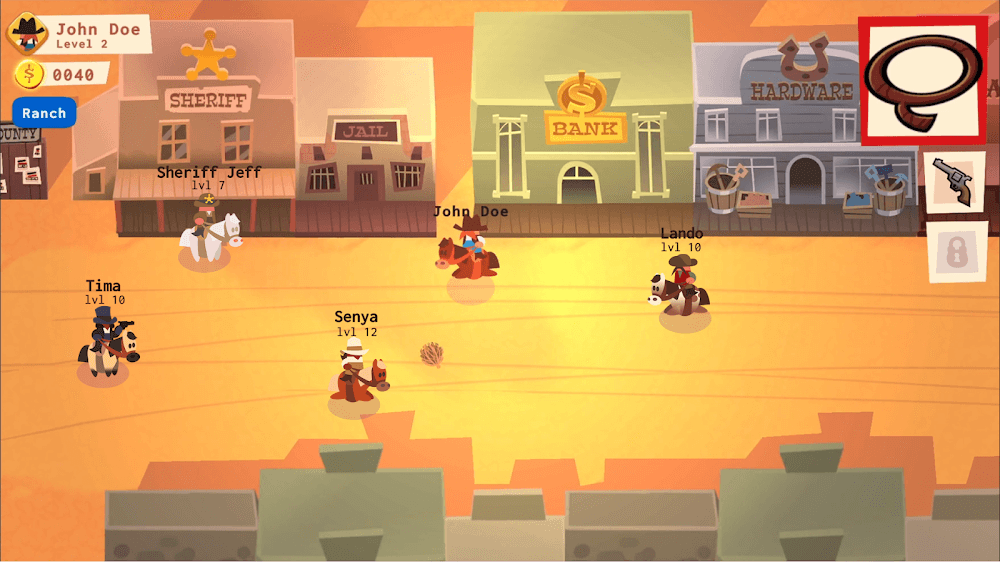
Task: Open John Doe's player profile avatar
Action: [x=28, y=33]
